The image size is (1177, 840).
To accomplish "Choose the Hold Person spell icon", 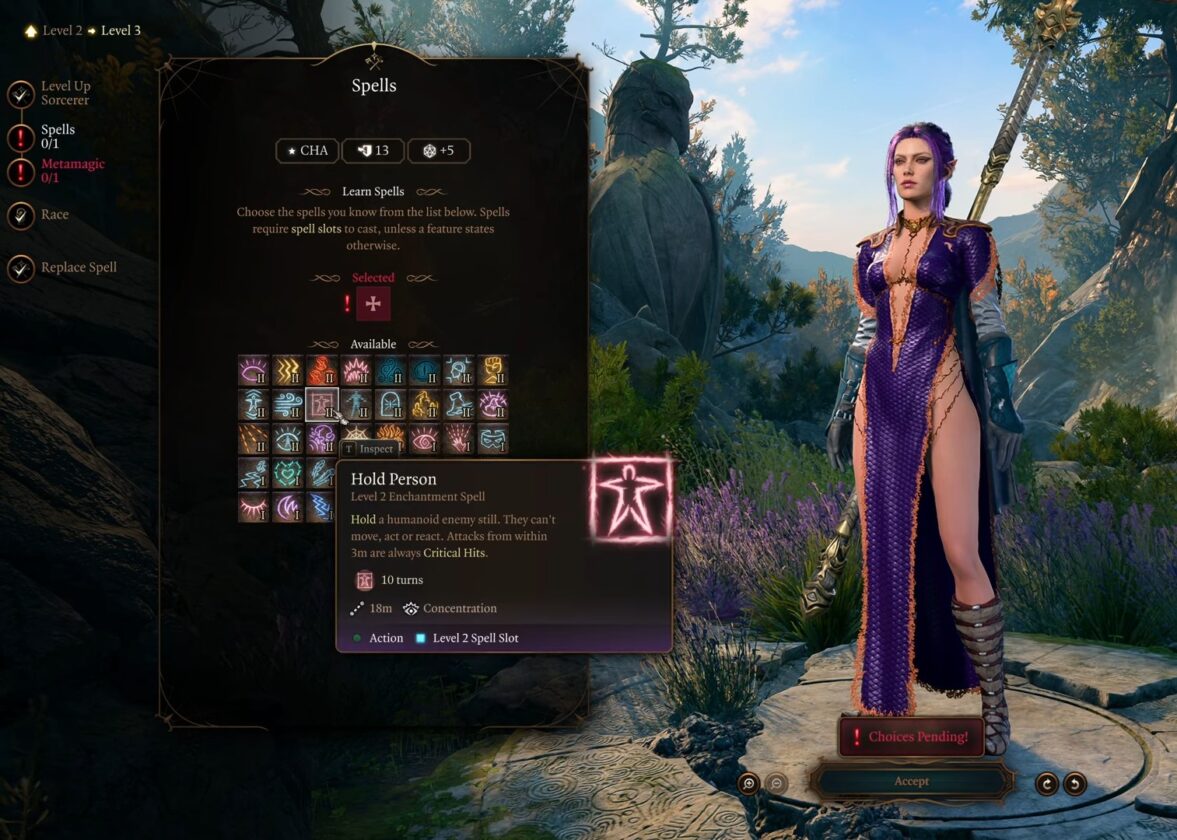I will coord(322,405).
